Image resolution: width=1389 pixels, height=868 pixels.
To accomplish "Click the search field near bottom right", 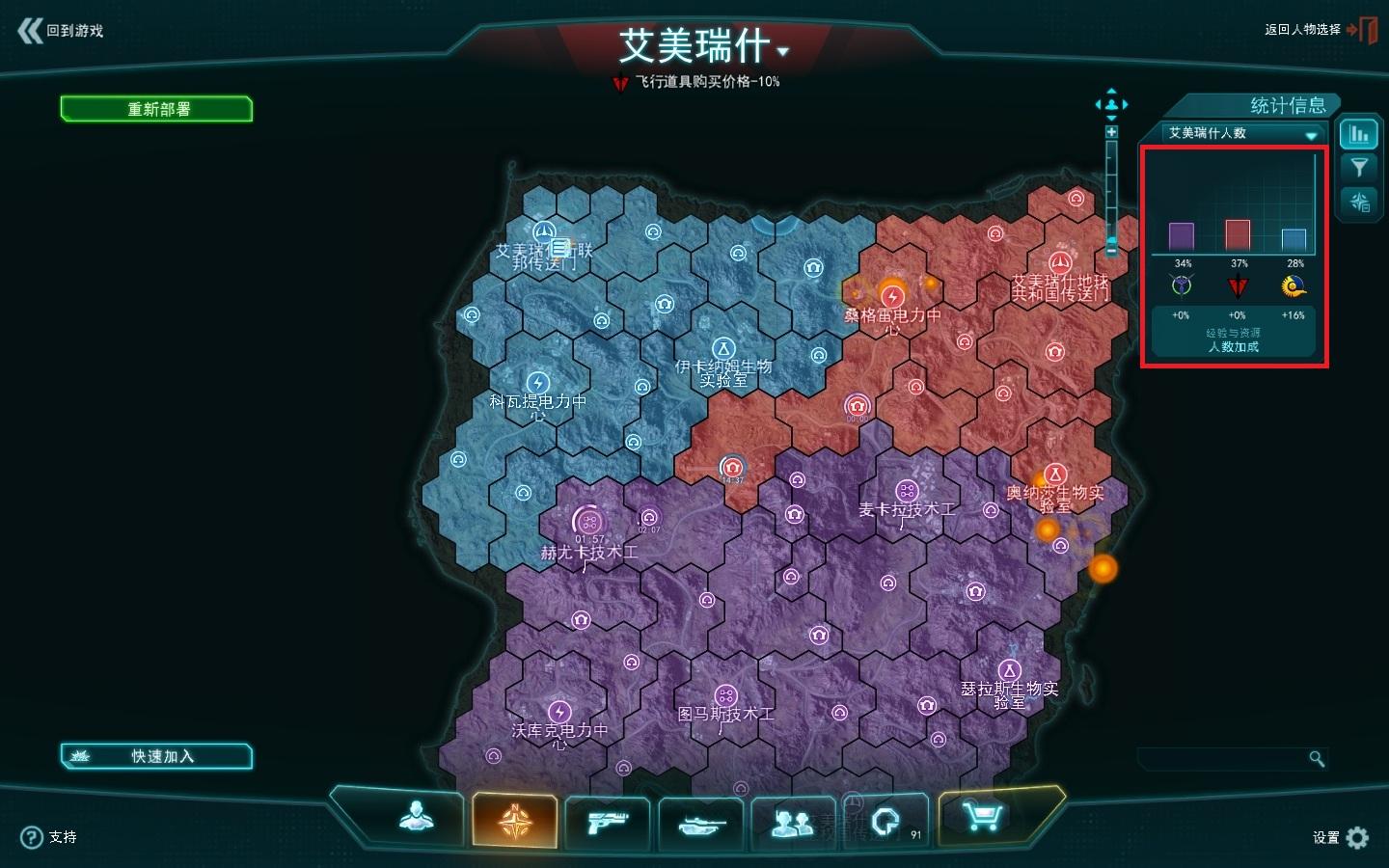I will coord(1225,759).
